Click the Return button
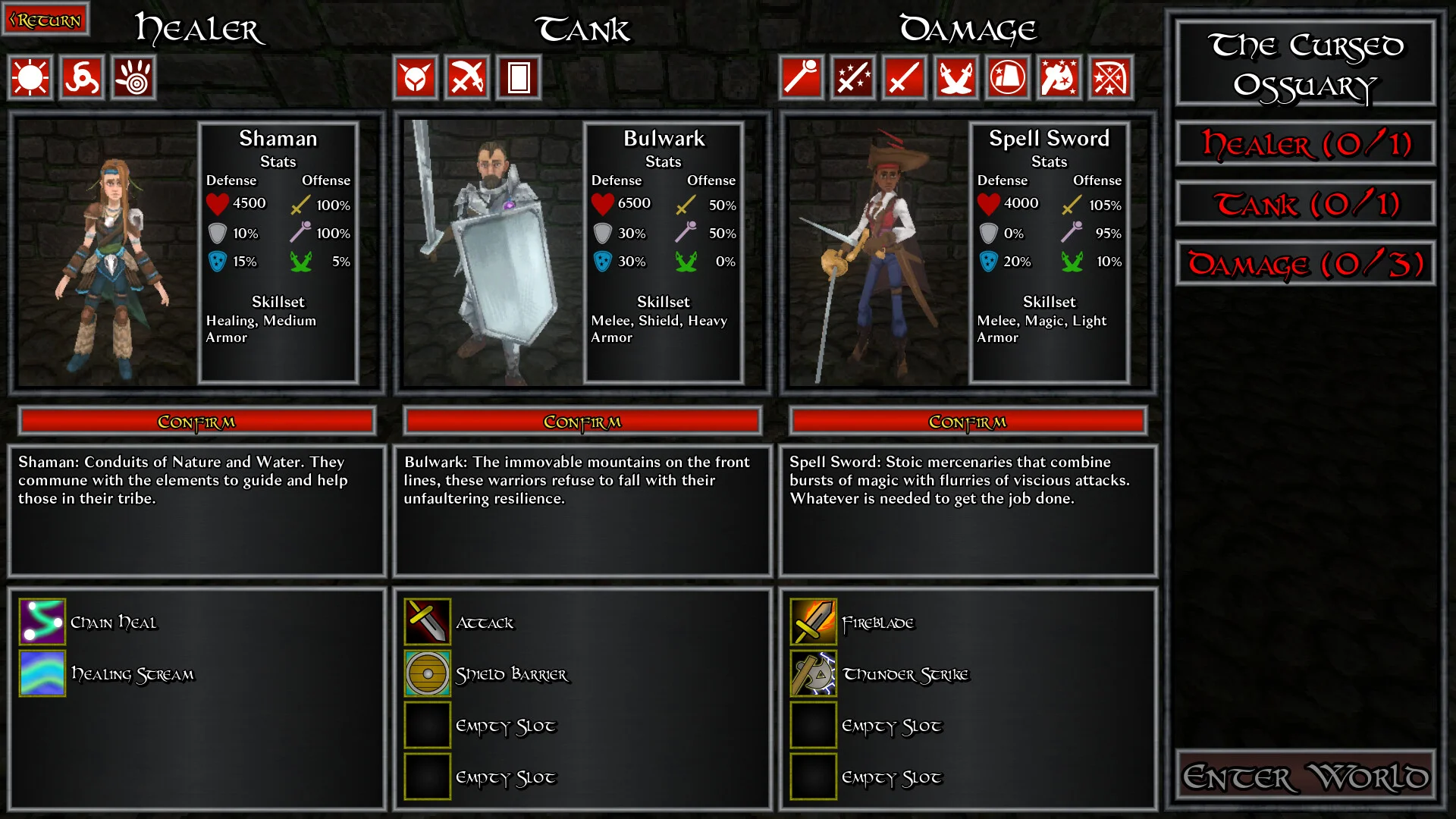 tap(45, 20)
